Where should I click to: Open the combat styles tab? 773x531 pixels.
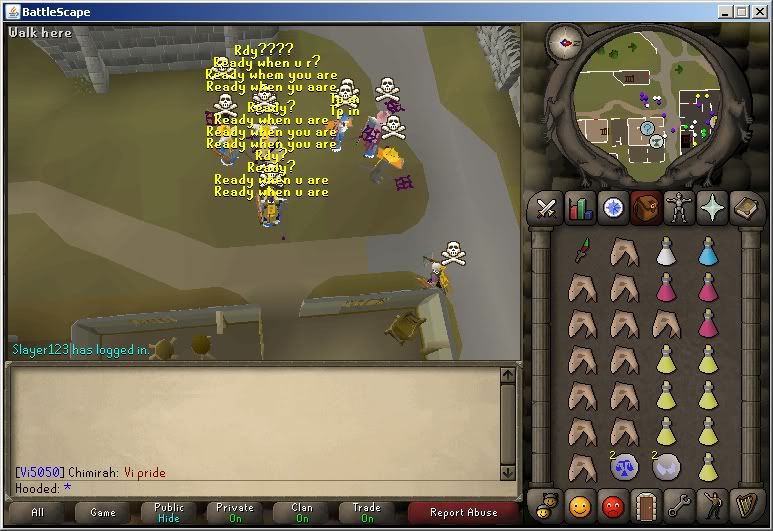point(546,208)
